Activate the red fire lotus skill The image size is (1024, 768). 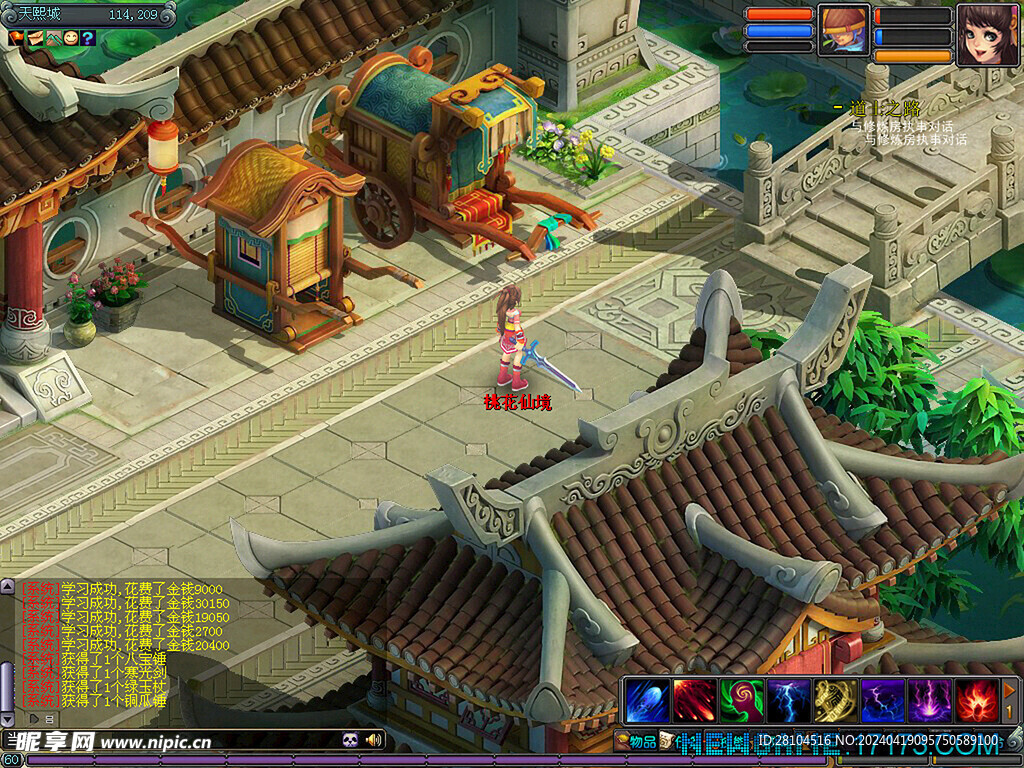click(x=976, y=700)
